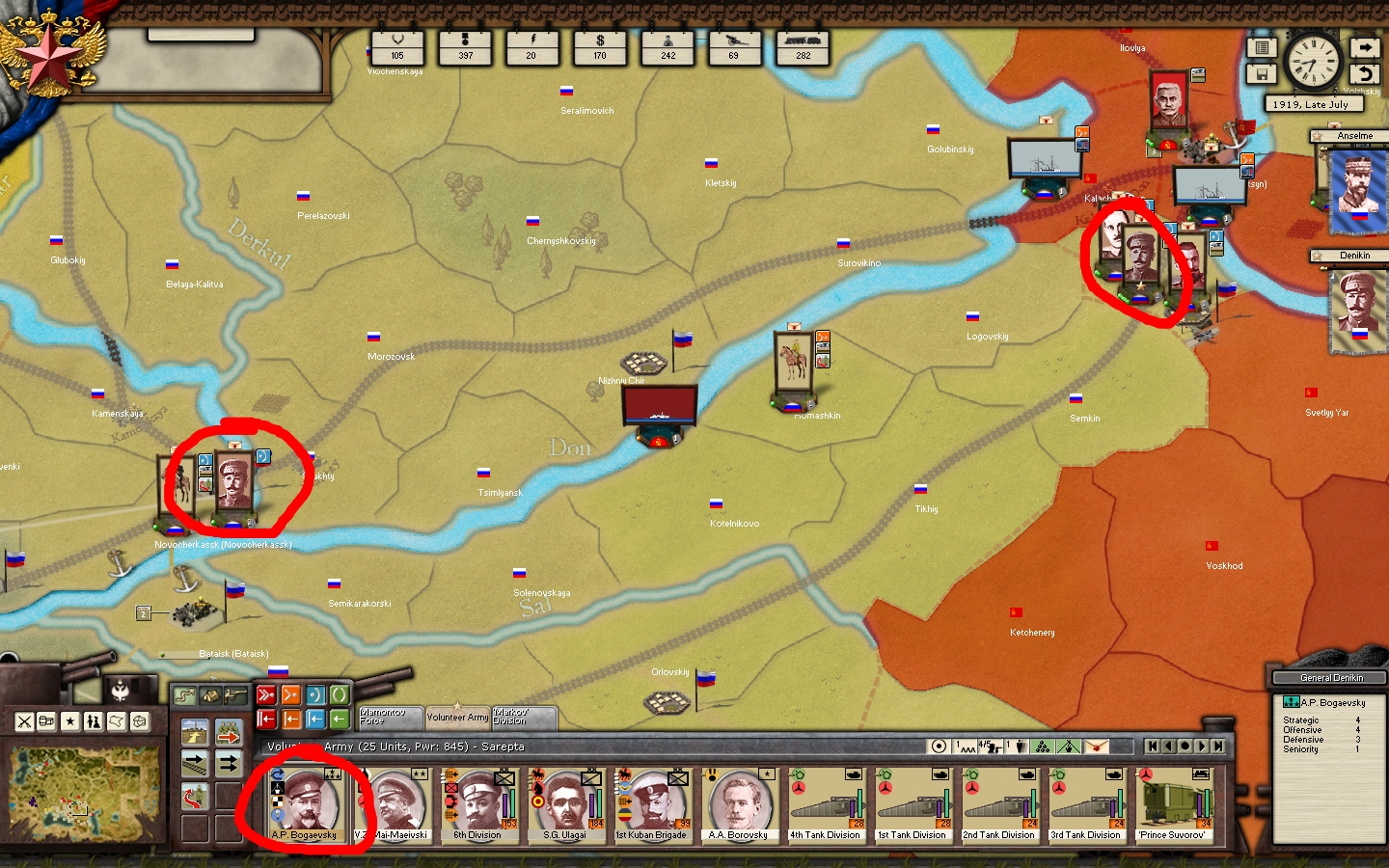1389x868 pixels.
Task: Click the chess pieces icon near the minimap
Action: pos(91,722)
